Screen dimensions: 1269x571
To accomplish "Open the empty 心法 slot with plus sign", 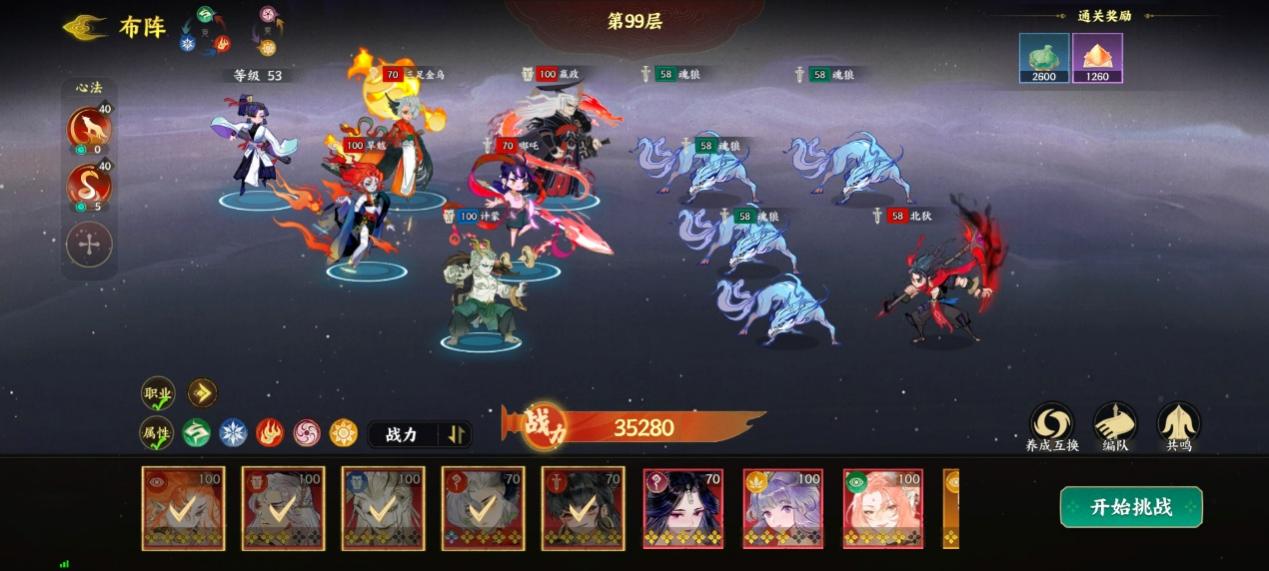I will [x=89, y=244].
